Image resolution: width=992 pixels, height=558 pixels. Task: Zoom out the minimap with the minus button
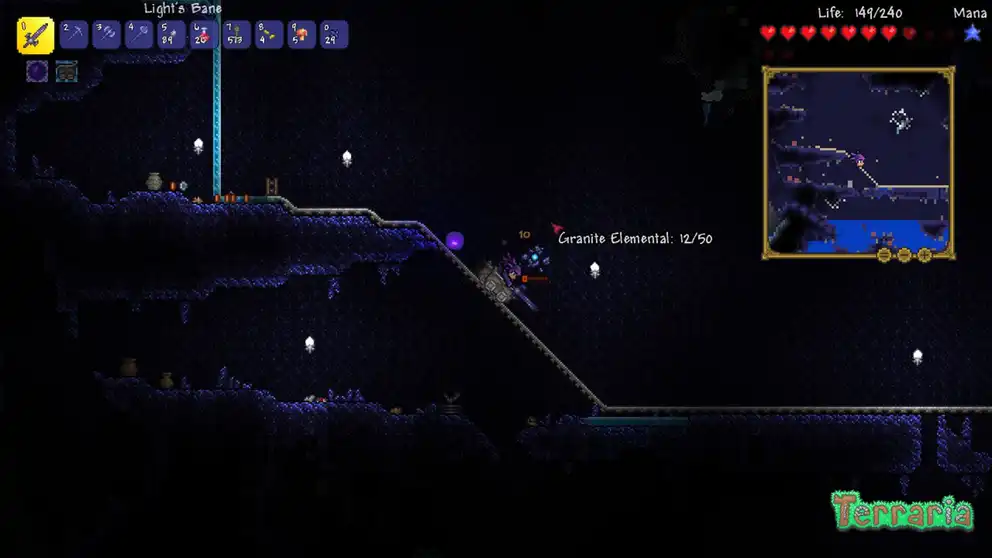tap(904, 255)
